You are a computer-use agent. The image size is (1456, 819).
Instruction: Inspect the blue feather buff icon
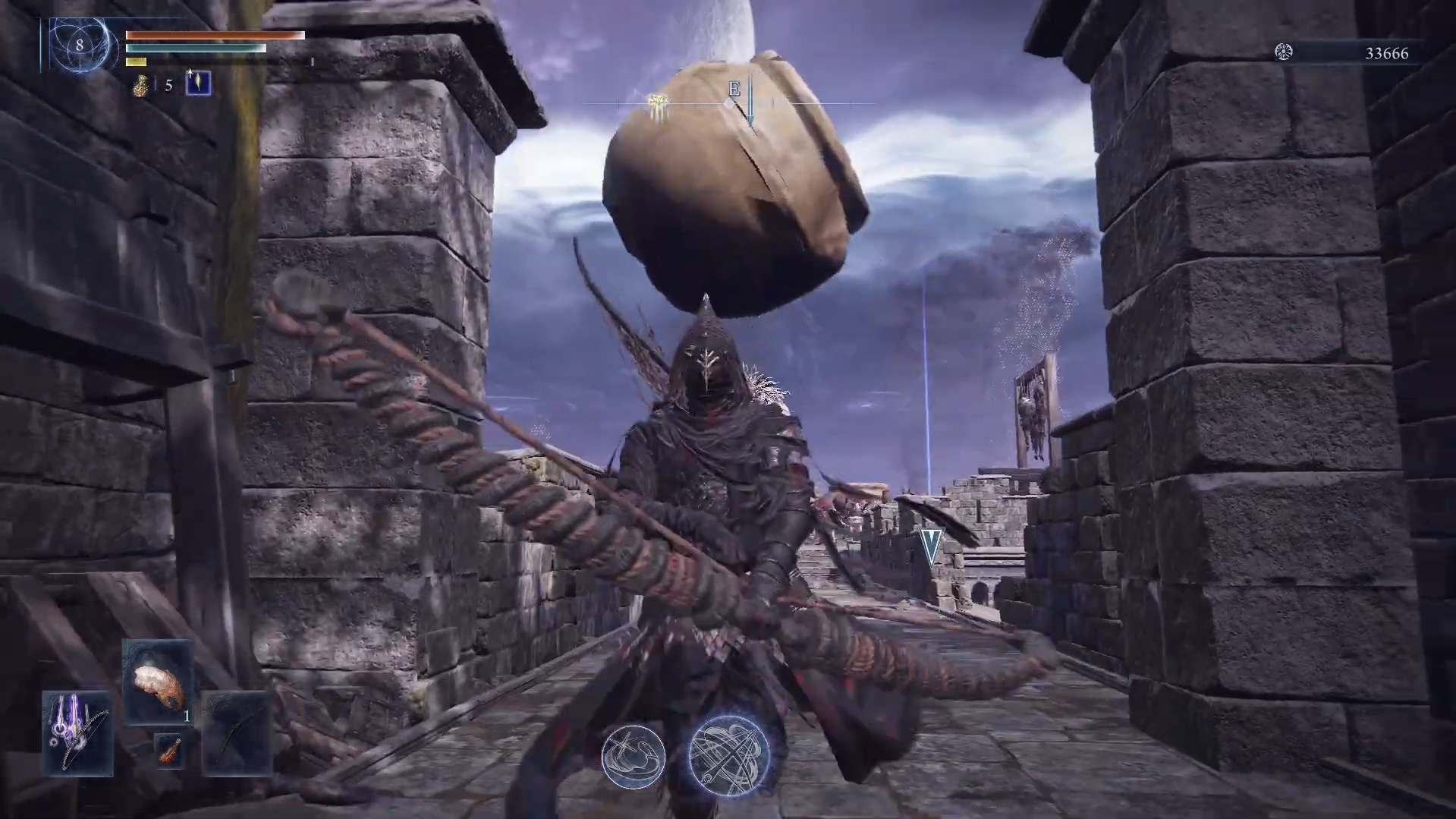point(199,83)
